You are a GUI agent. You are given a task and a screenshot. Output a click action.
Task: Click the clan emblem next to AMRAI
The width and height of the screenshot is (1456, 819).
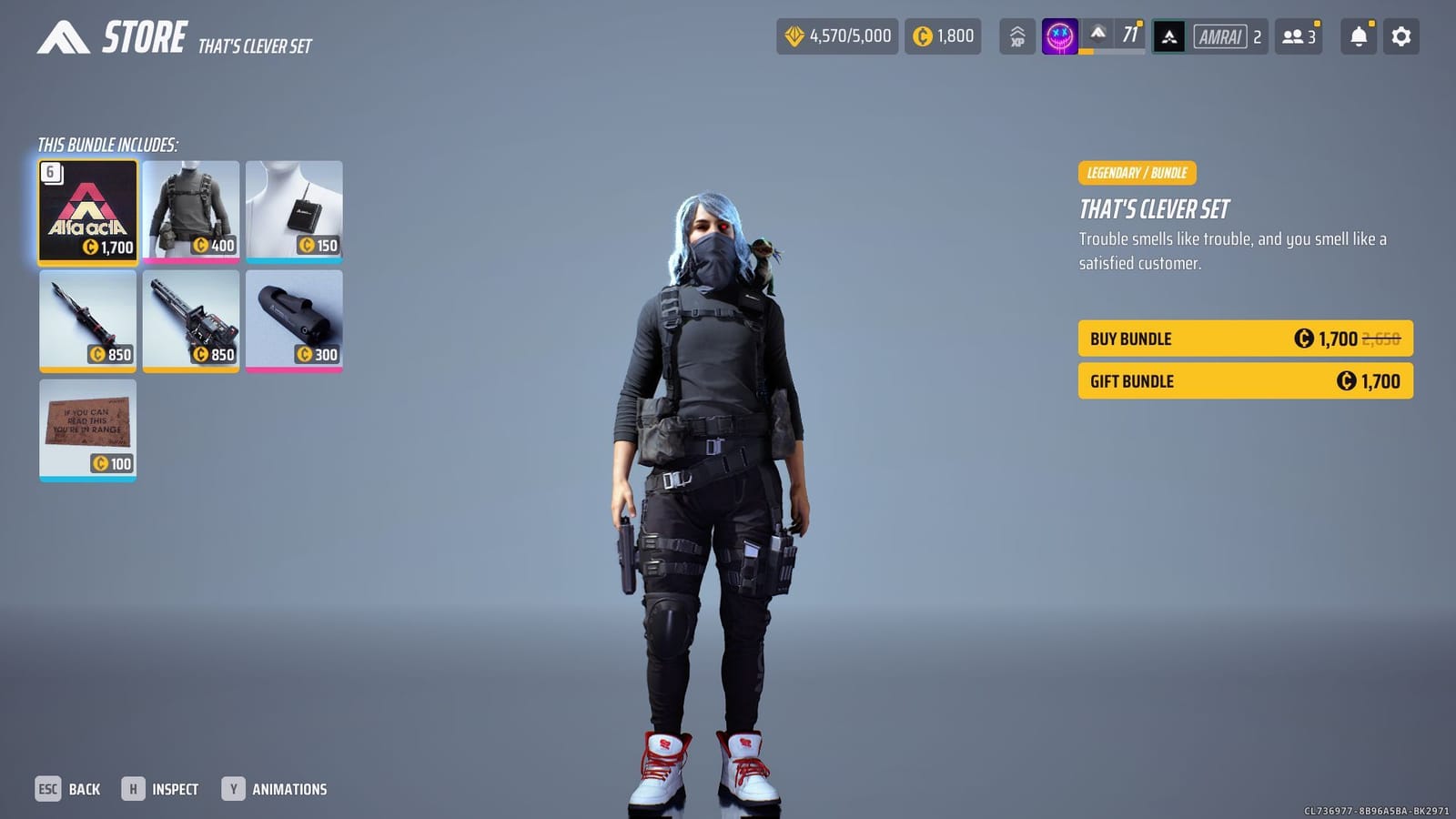(x=1169, y=36)
